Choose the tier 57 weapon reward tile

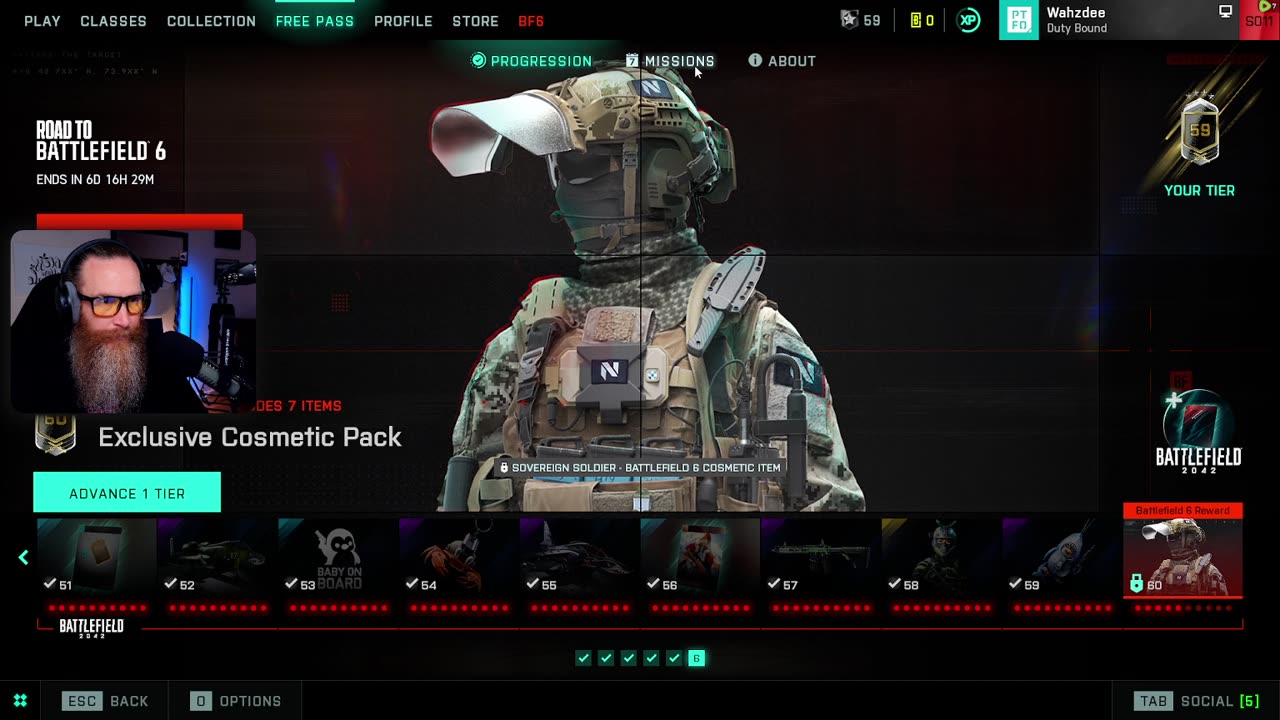coord(821,558)
